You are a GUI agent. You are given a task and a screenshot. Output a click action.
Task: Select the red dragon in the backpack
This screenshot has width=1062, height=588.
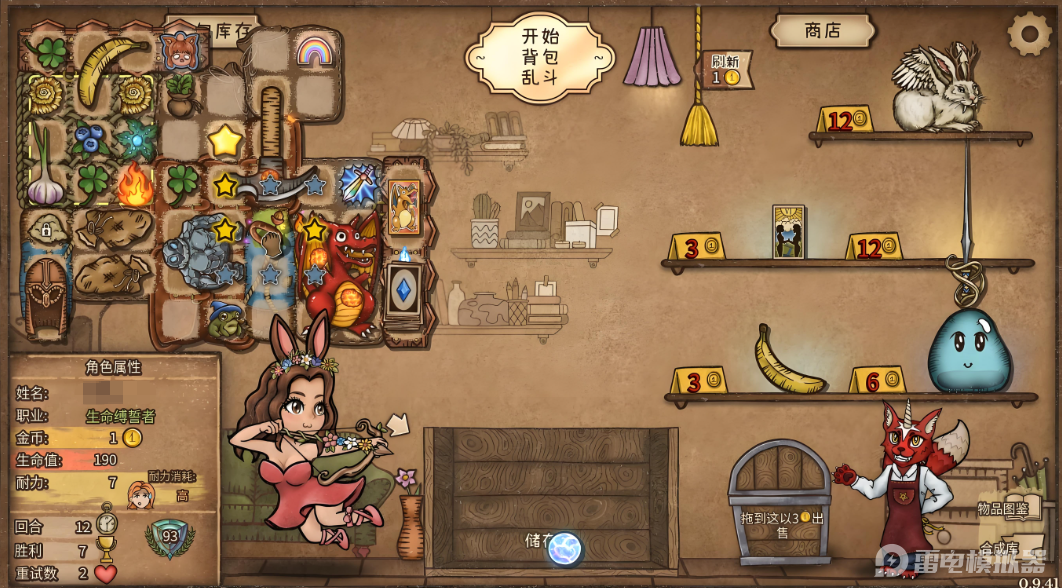(x=340, y=275)
